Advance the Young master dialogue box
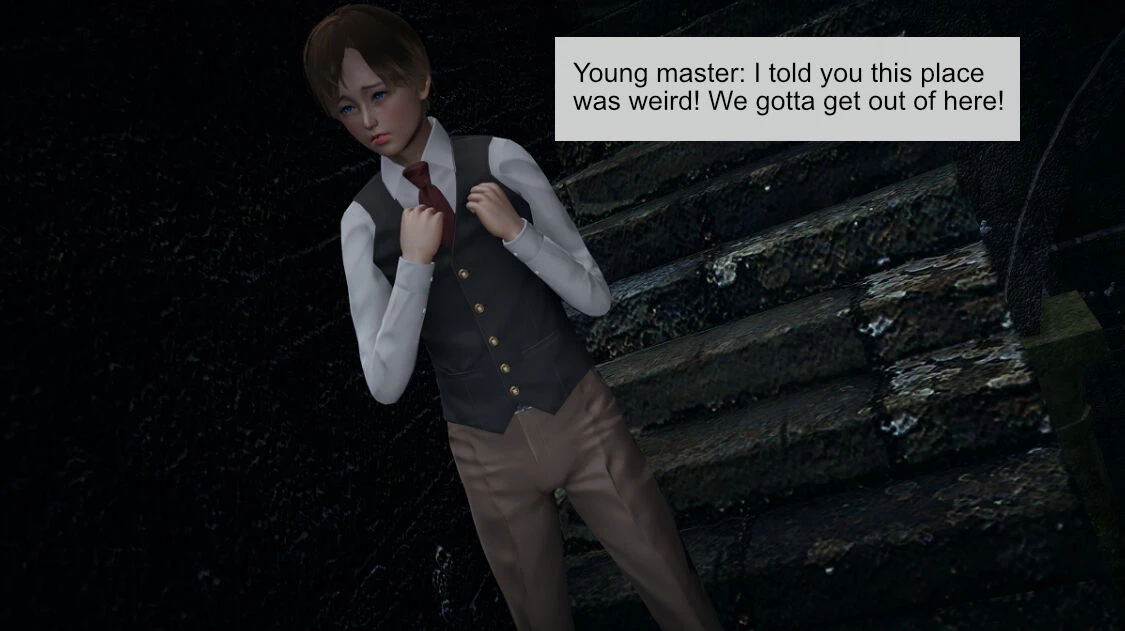 pyautogui.click(x=787, y=89)
